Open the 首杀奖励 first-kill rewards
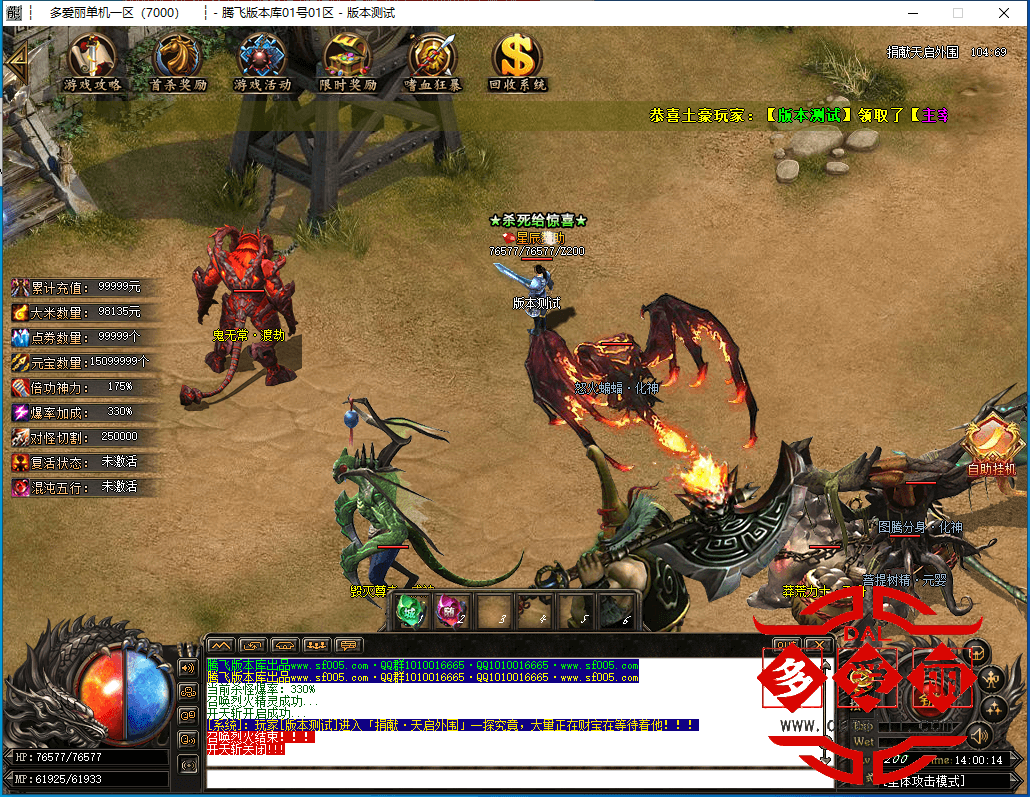This screenshot has width=1030, height=797. [x=177, y=62]
